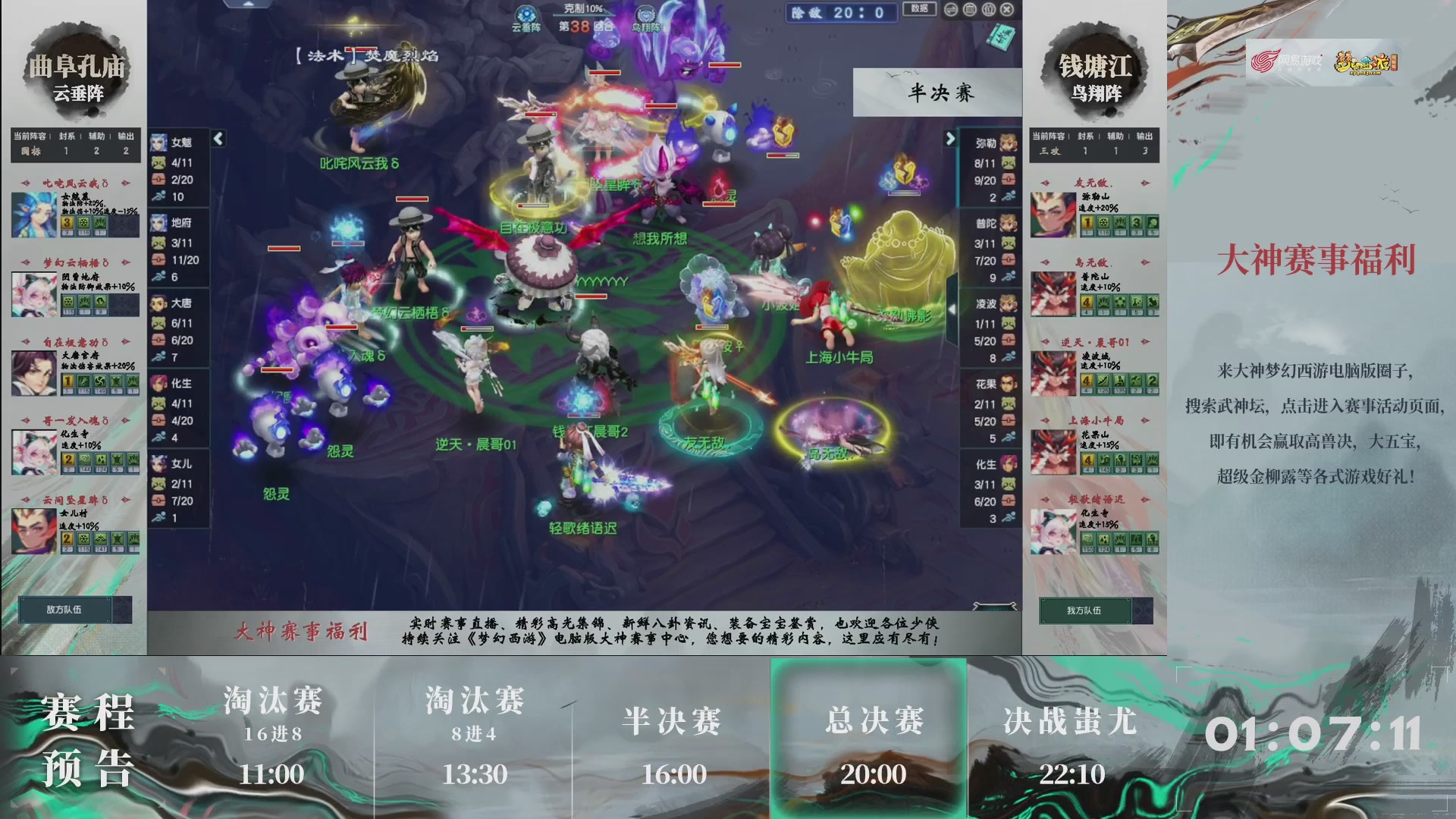Open the 数据 statistics panel
The image size is (1456, 819).
point(918,7)
